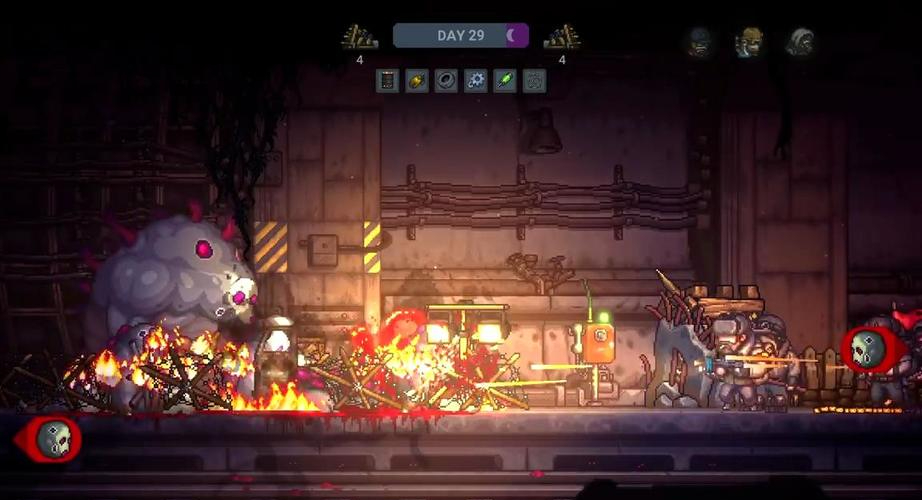
Task: Select the yellow bullet ammo icon
Action: (417, 81)
